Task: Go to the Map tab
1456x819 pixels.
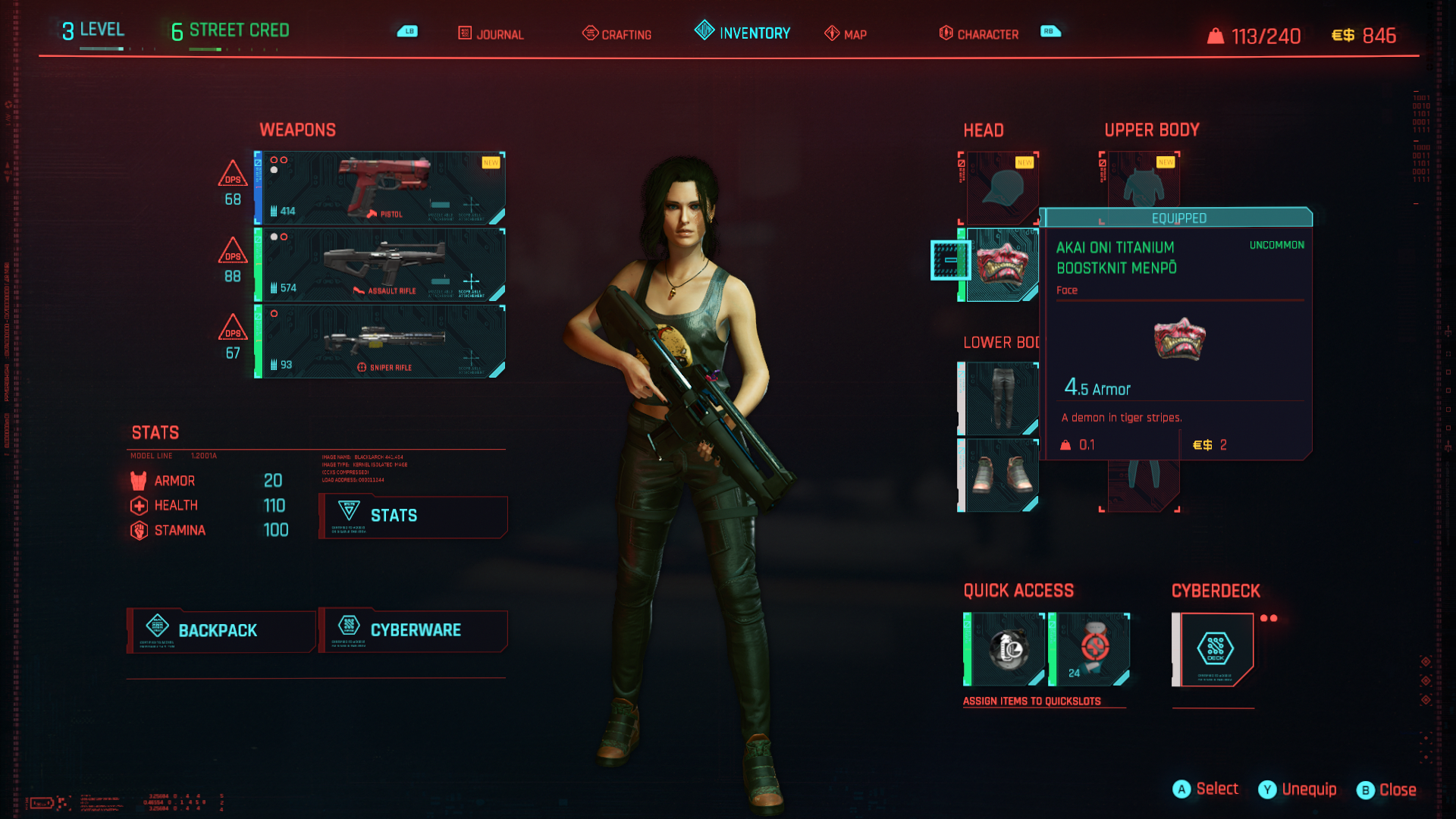Action: tap(846, 34)
